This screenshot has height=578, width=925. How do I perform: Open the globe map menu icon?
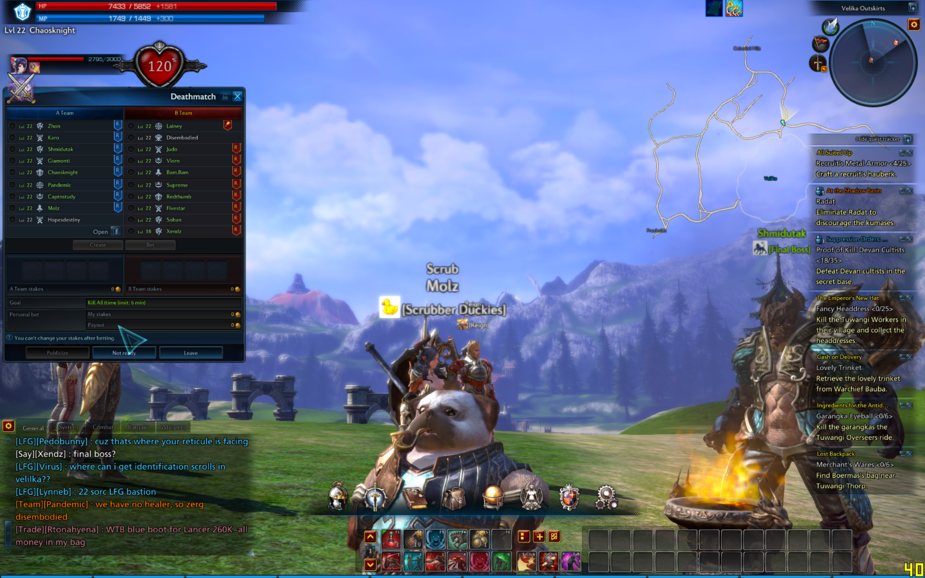(492, 496)
